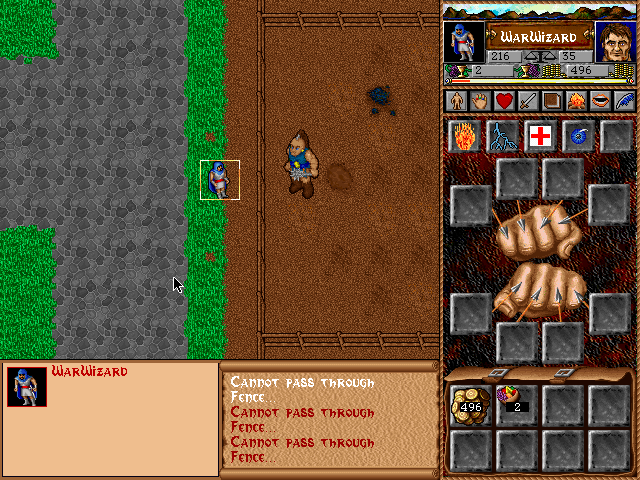Image resolution: width=640 pixels, height=480 pixels.
Task: Click the WarWizard name plaque
Action: [539, 37]
